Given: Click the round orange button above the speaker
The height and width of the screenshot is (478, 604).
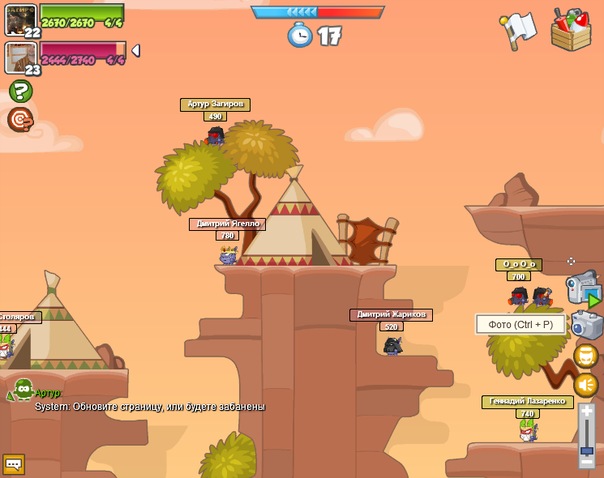Looking at the screenshot, I should click(x=586, y=356).
